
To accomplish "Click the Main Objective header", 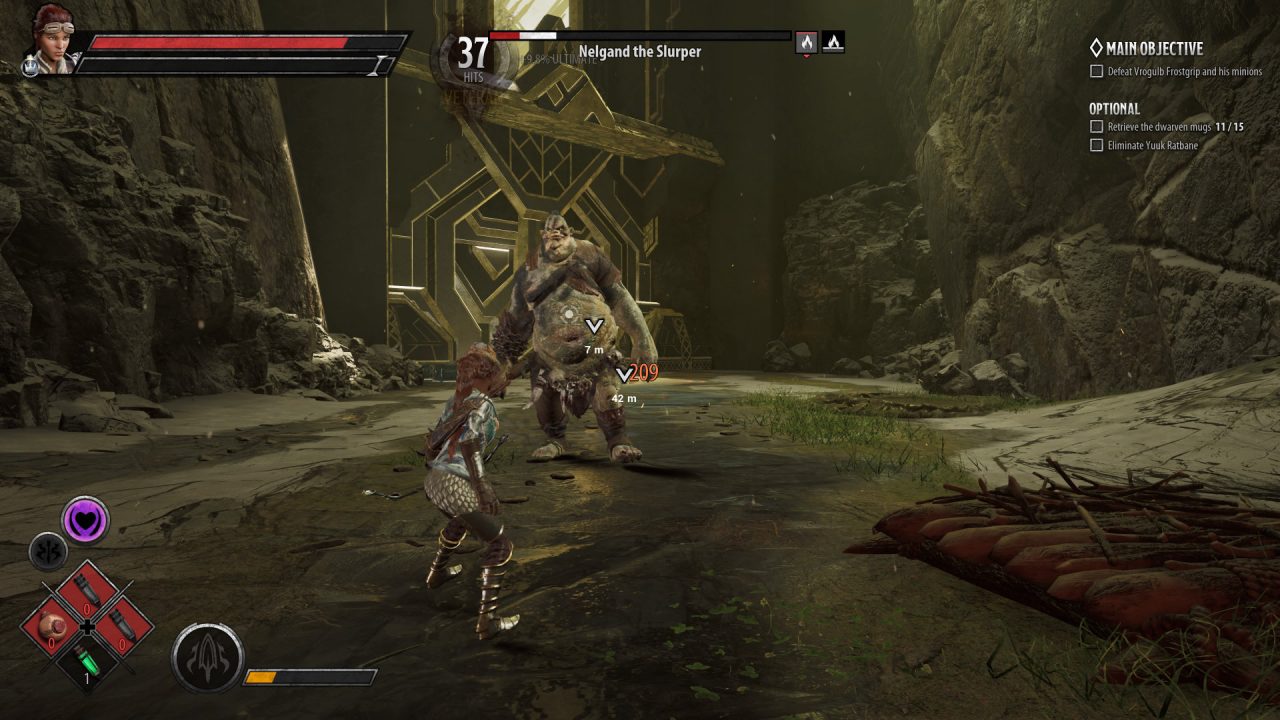I will [x=1153, y=48].
